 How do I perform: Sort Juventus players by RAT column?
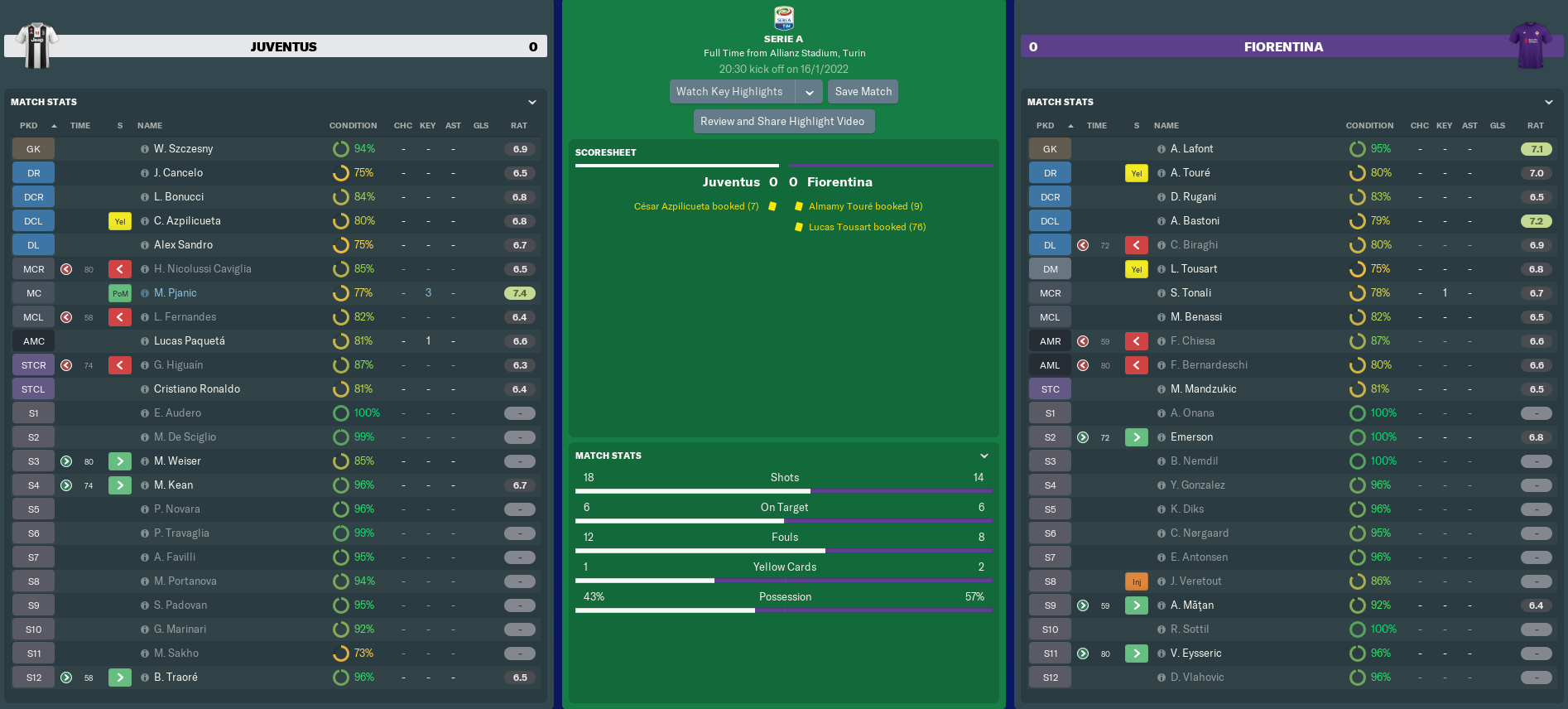pyautogui.click(x=519, y=126)
